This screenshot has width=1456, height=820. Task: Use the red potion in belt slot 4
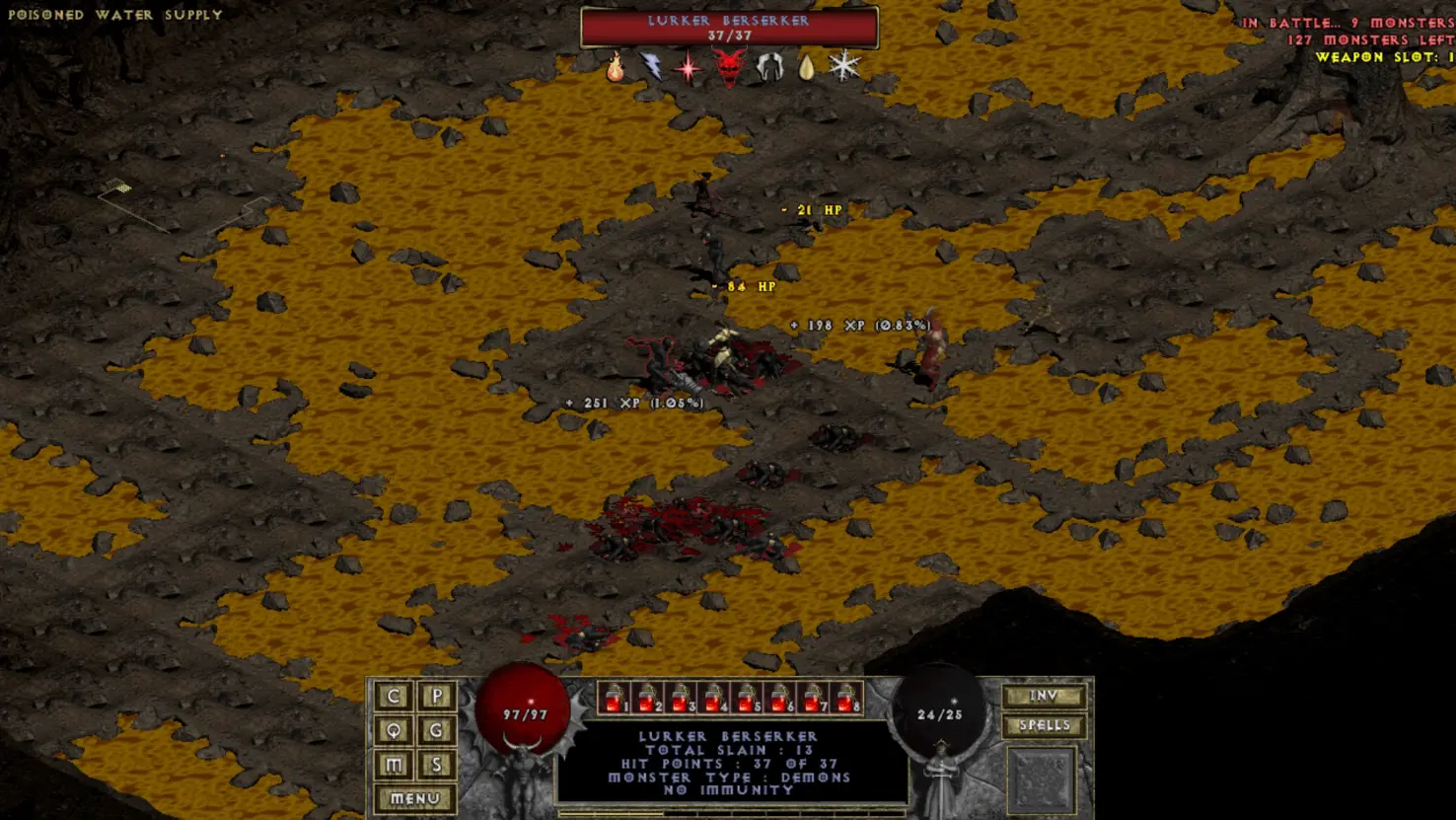coord(714,698)
